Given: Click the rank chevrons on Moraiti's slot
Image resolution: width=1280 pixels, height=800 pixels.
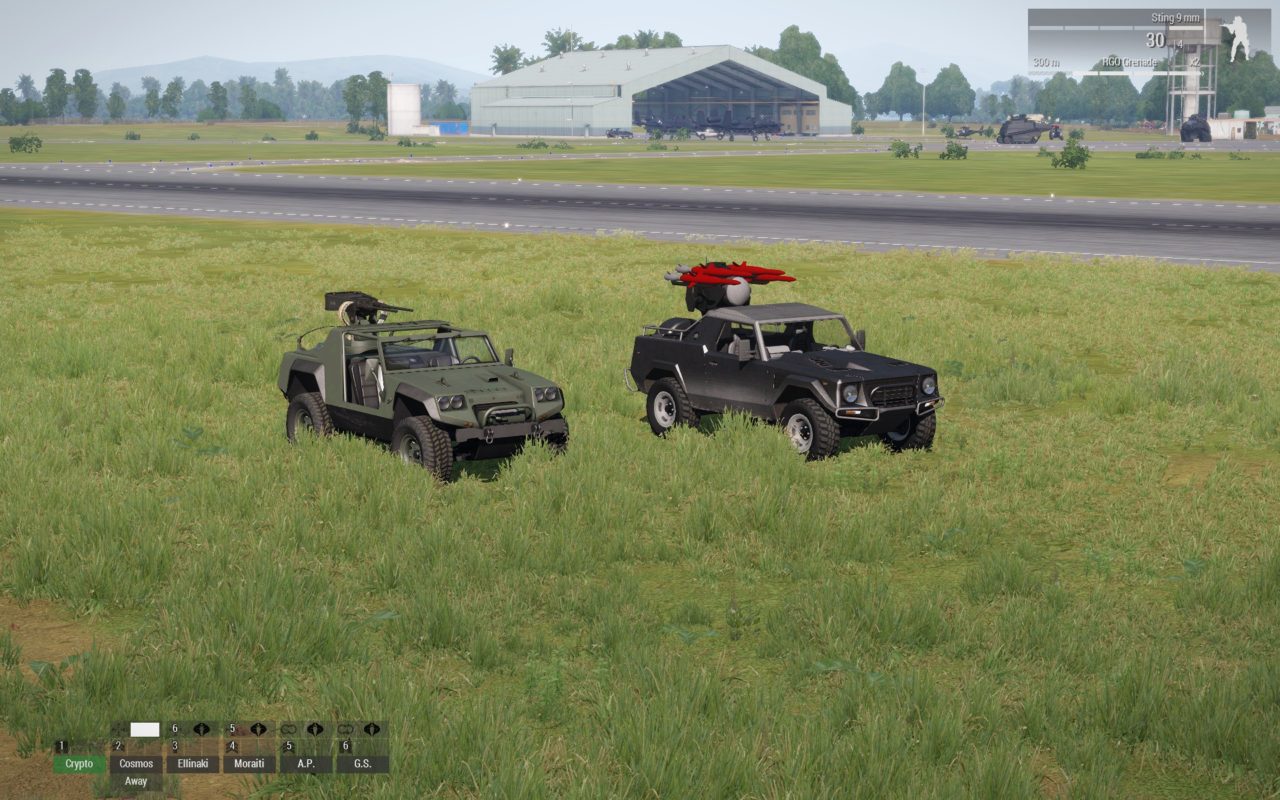Looking at the screenshot, I should (233, 746).
